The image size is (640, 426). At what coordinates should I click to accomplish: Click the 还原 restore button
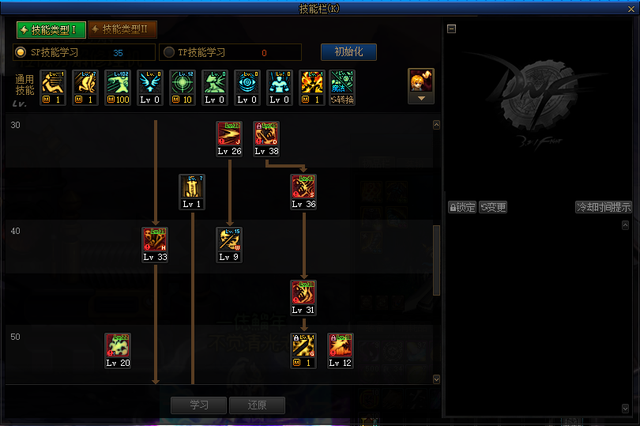256,405
